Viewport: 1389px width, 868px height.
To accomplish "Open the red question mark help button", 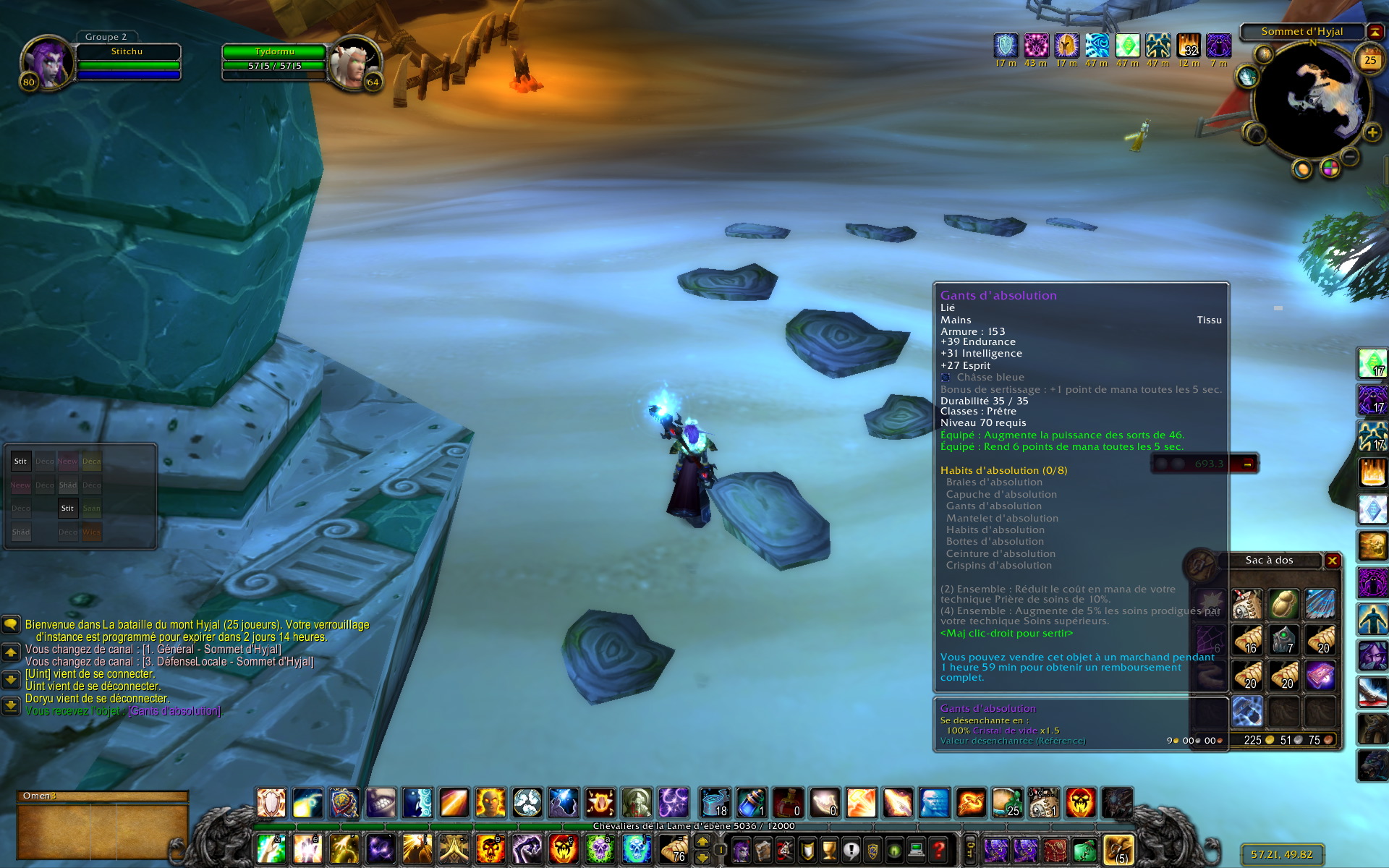I will tap(938, 850).
